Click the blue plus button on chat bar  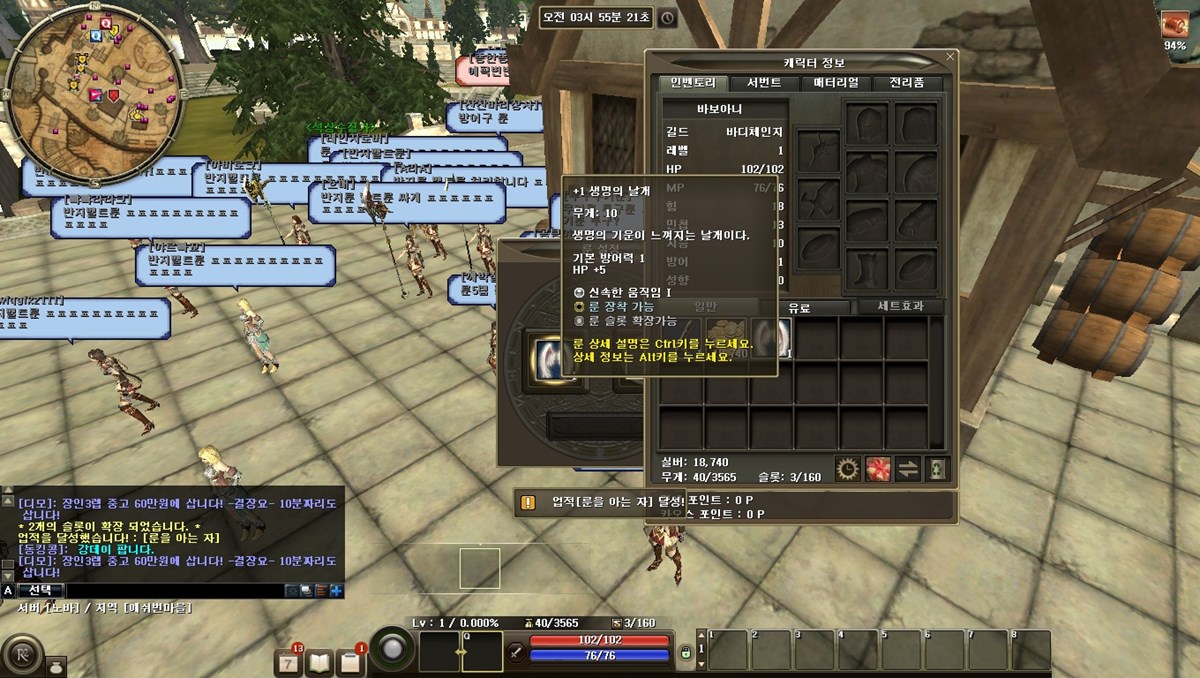[x=337, y=591]
